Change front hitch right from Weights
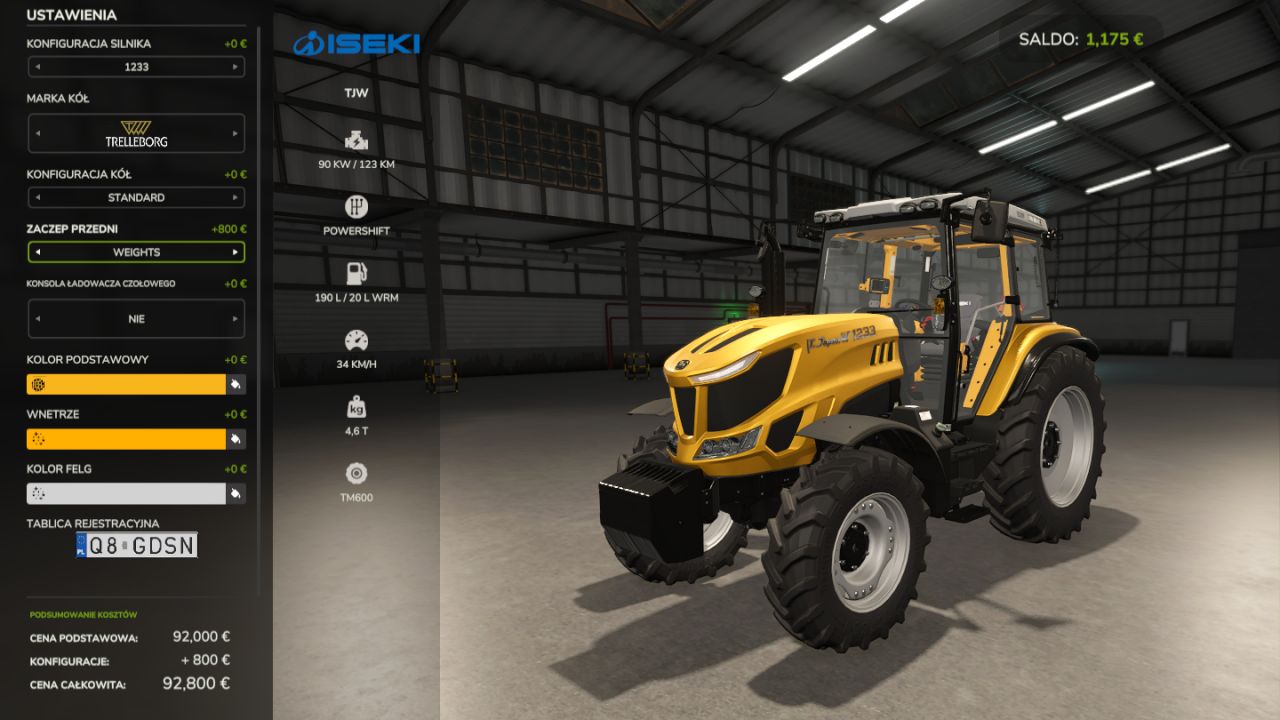This screenshot has height=720, width=1280. click(x=236, y=252)
